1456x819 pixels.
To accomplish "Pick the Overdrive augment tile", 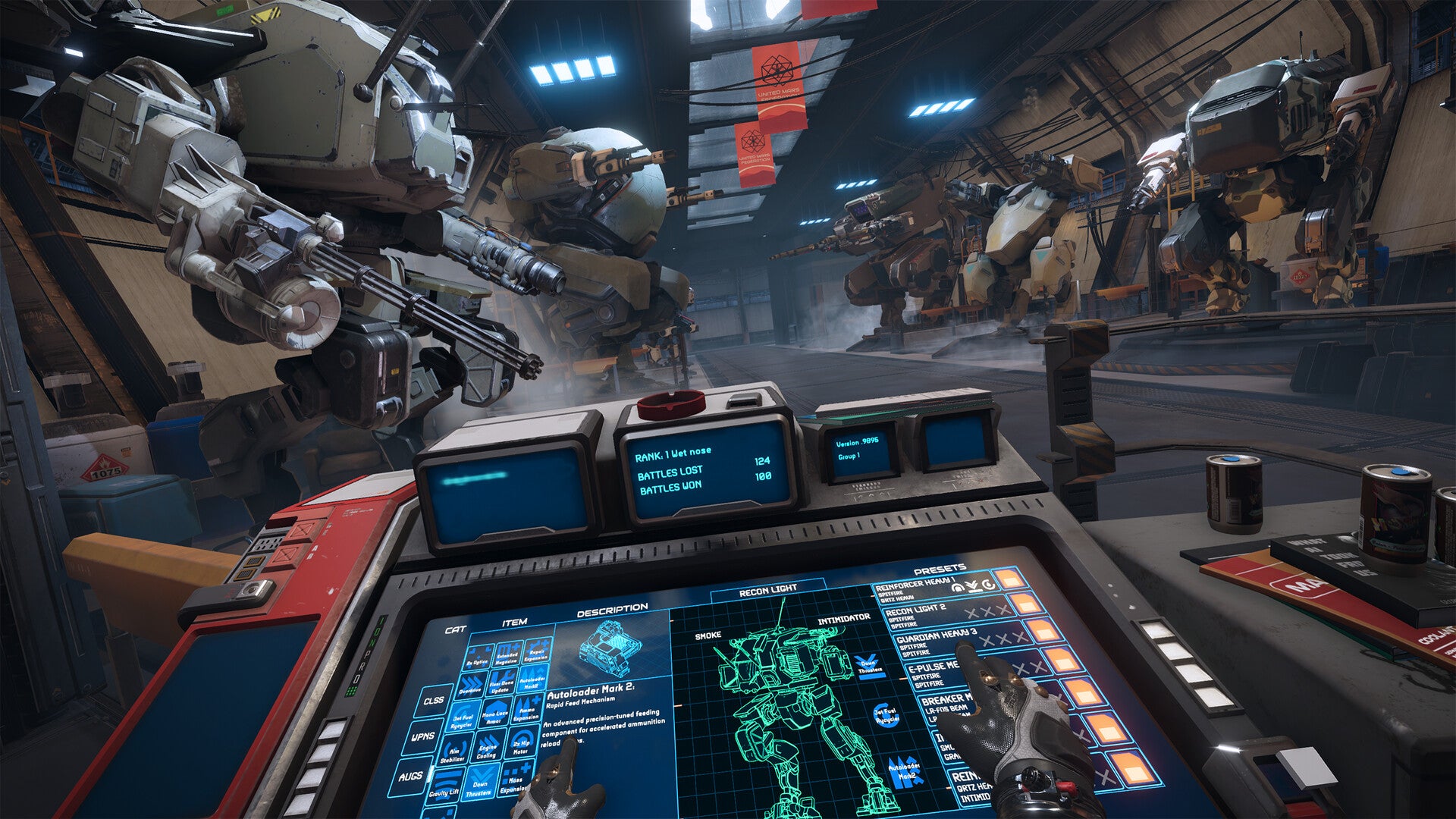I will pyautogui.click(x=471, y=688).
